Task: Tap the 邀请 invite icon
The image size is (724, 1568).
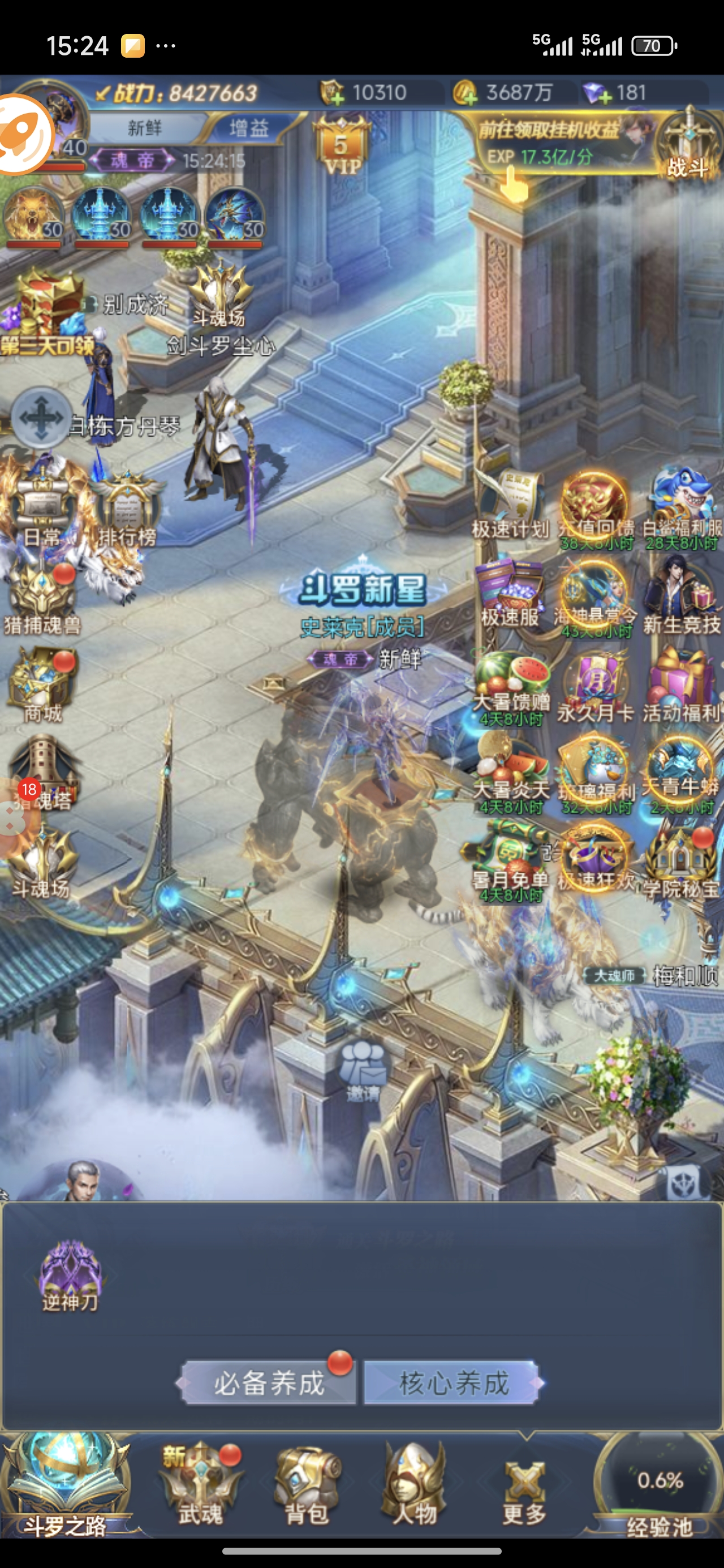Action: pos(363,1071)
